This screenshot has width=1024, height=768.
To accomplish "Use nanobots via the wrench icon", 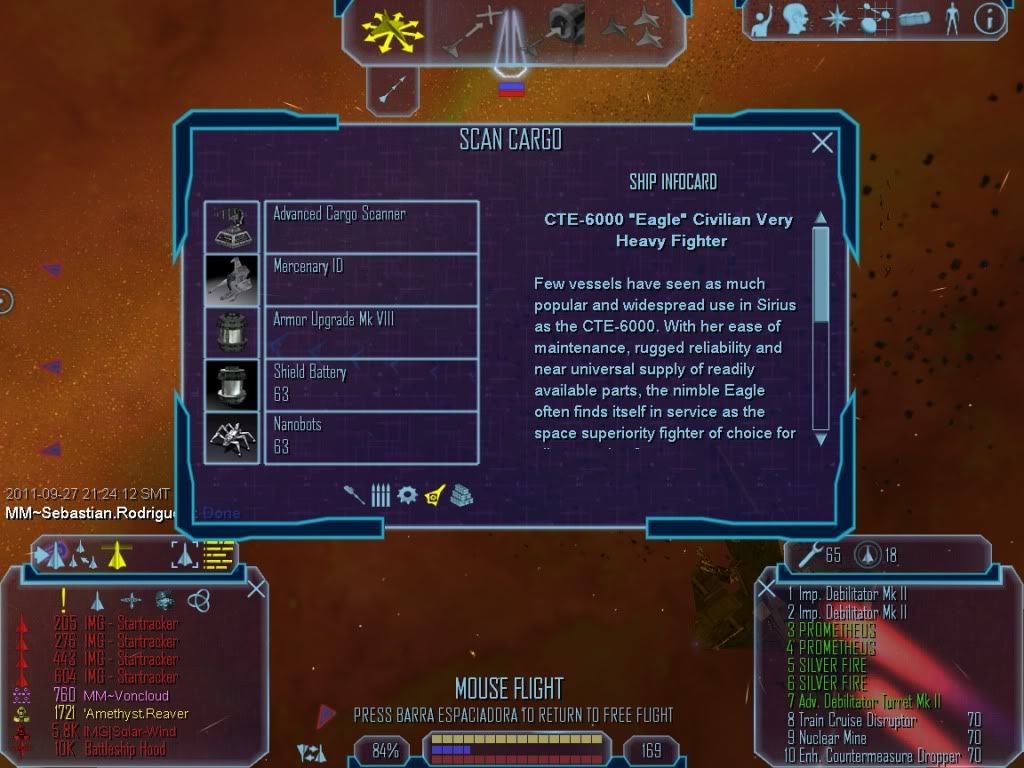I will 806,554.
